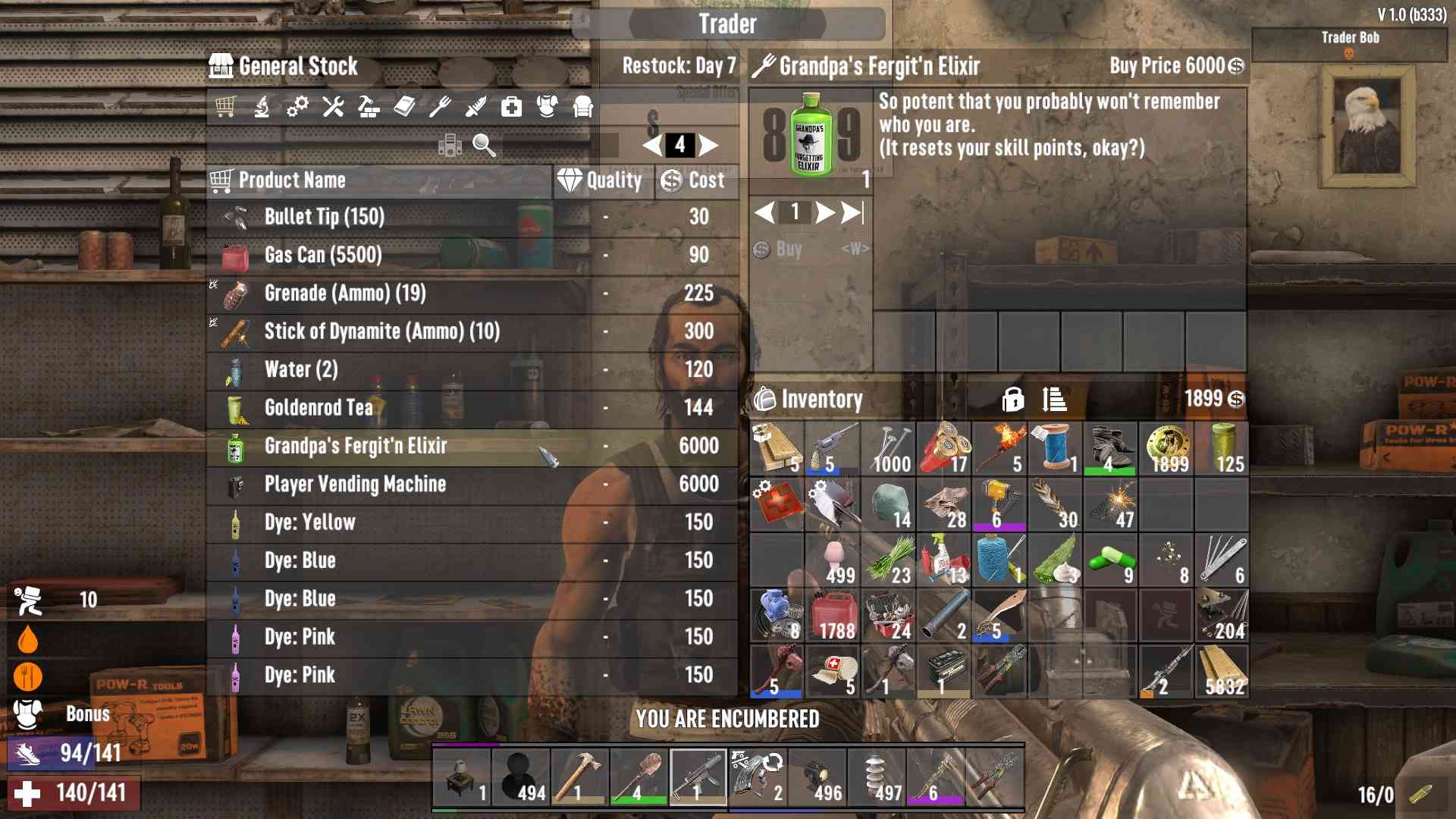The height and width of the screenshot is (819, 1456).
Task: Open the stock search magnifying glass
Action: coord(484,145)
